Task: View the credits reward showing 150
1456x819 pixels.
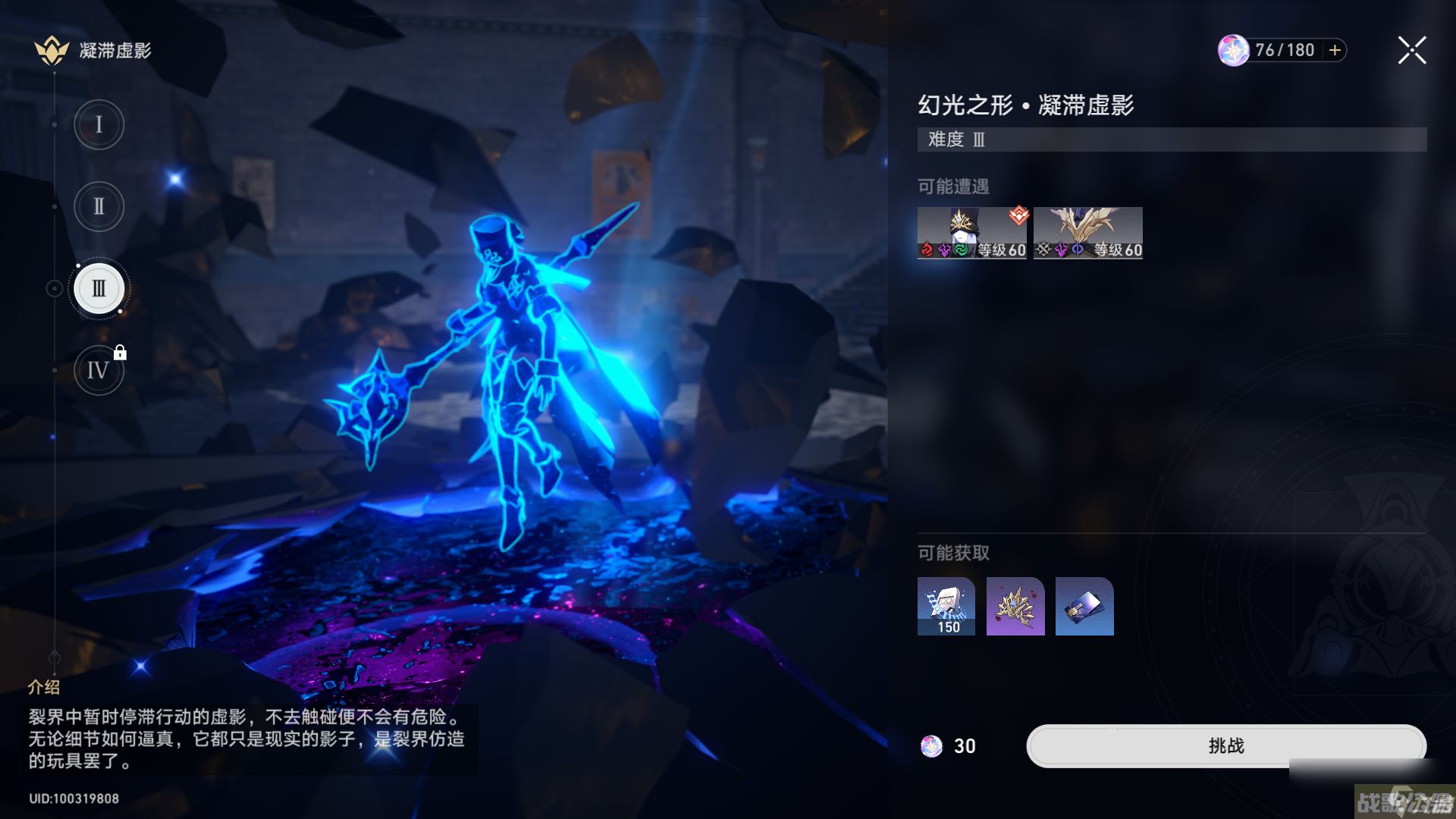Action: point(946,607)
